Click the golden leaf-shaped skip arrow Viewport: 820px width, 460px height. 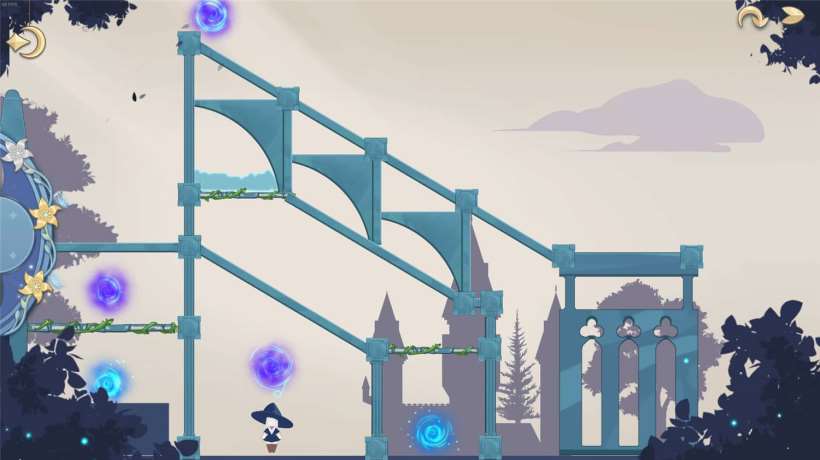pyautogui.click(x=792, y=16)
